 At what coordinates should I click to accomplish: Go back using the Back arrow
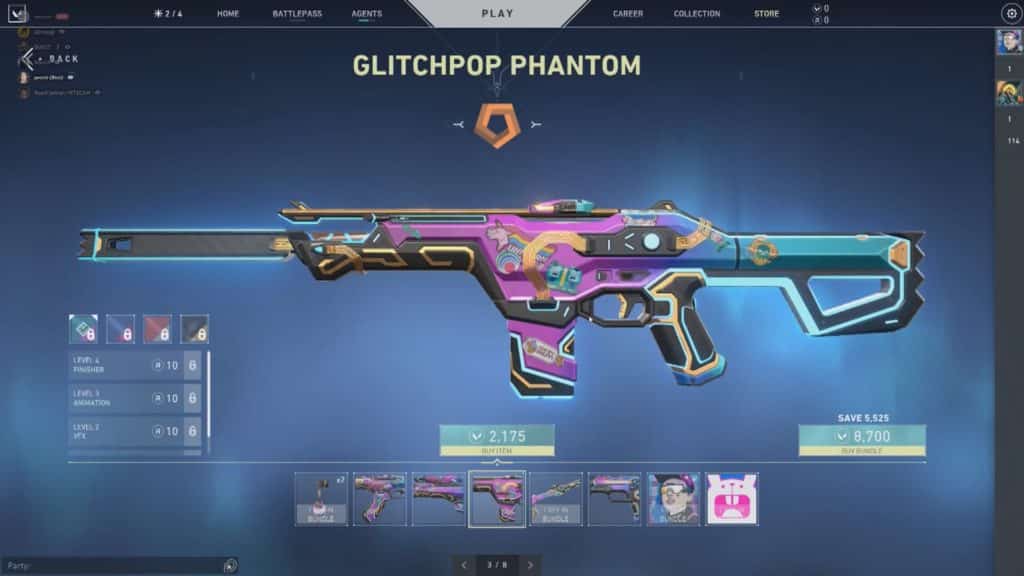(30, 59)
